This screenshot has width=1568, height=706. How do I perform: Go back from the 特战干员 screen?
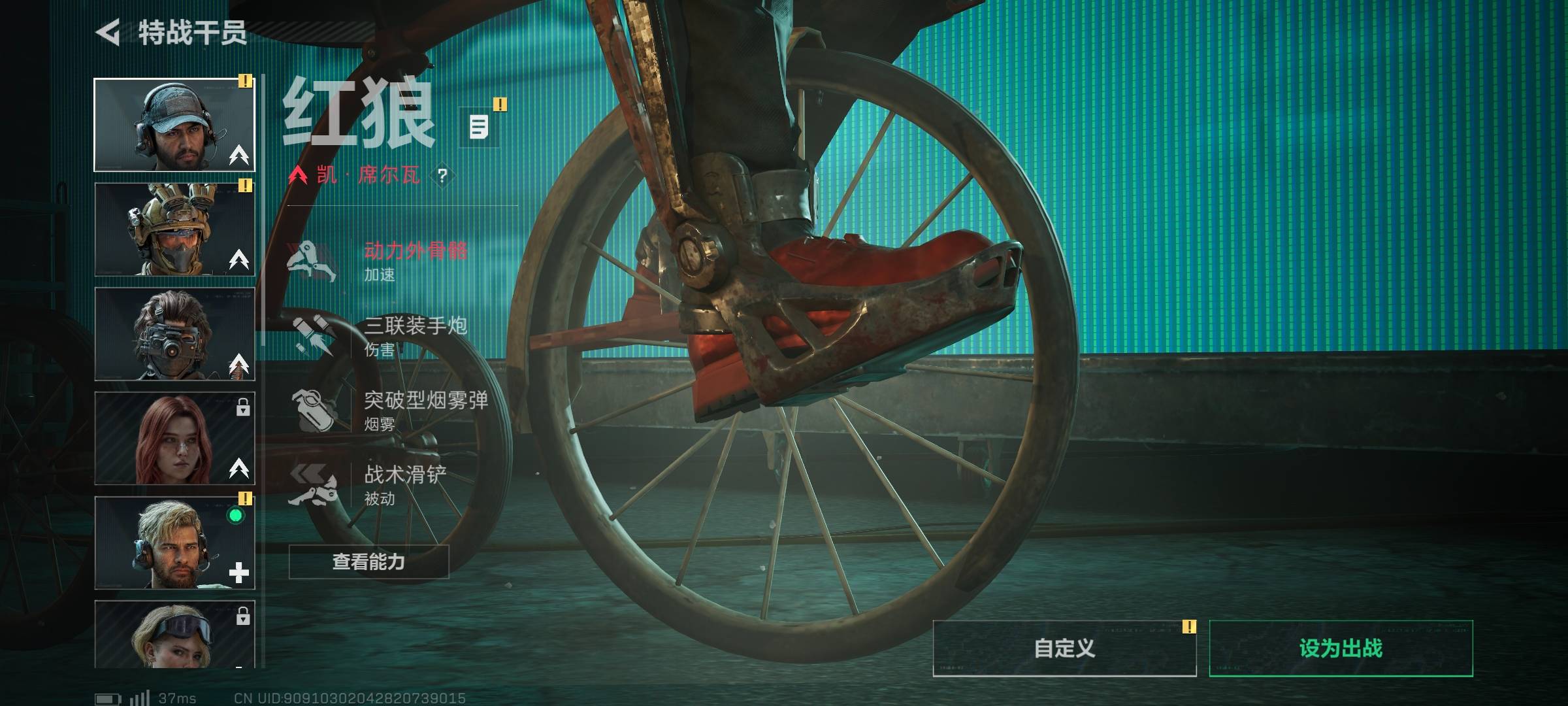click(109, 32)
